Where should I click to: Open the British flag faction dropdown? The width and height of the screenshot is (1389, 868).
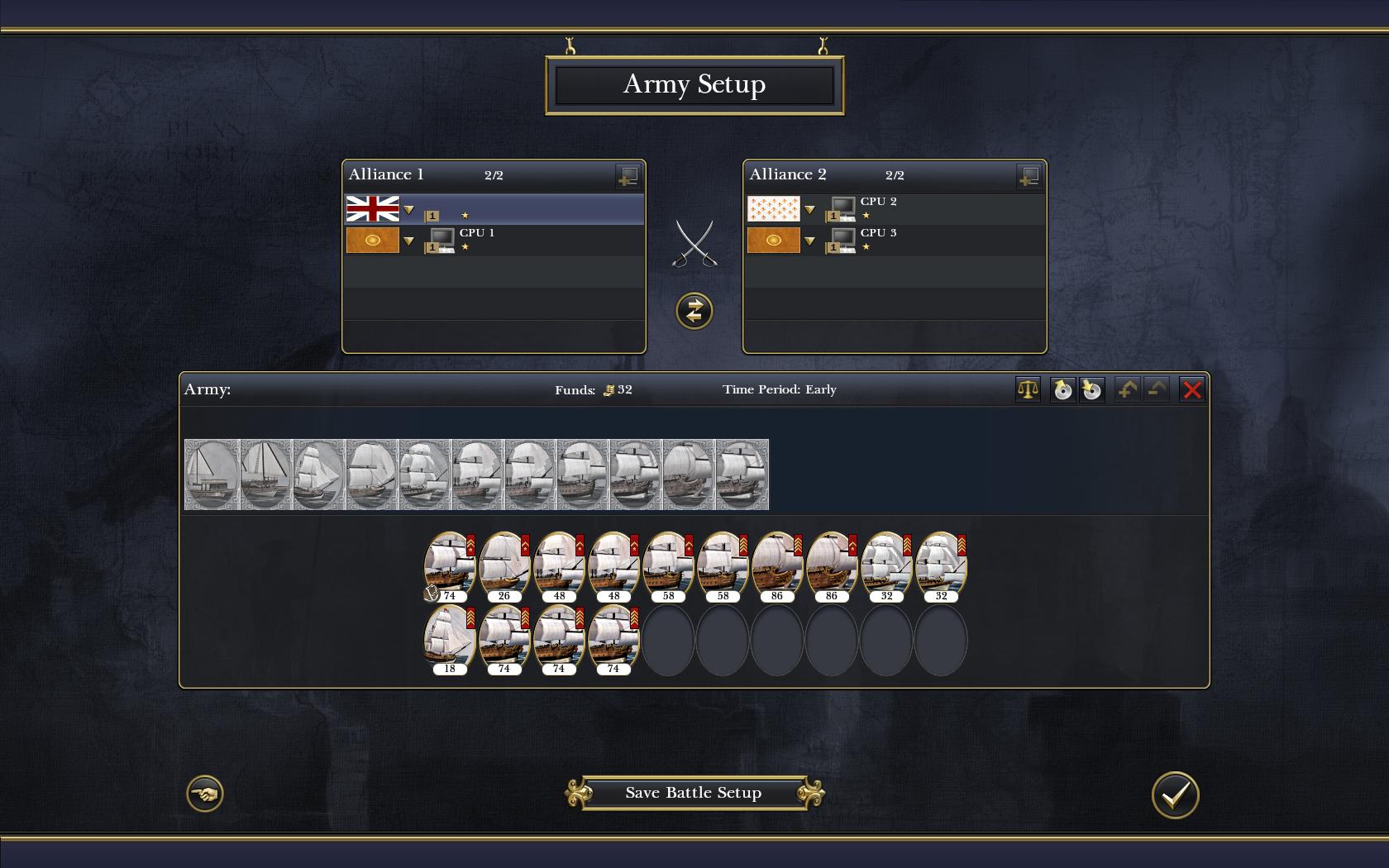coord(408,210)
